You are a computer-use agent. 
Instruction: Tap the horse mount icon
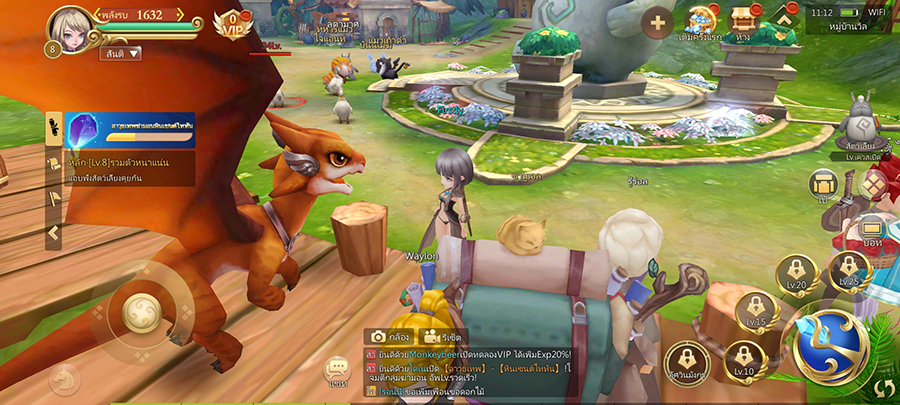tap(66, 380)
